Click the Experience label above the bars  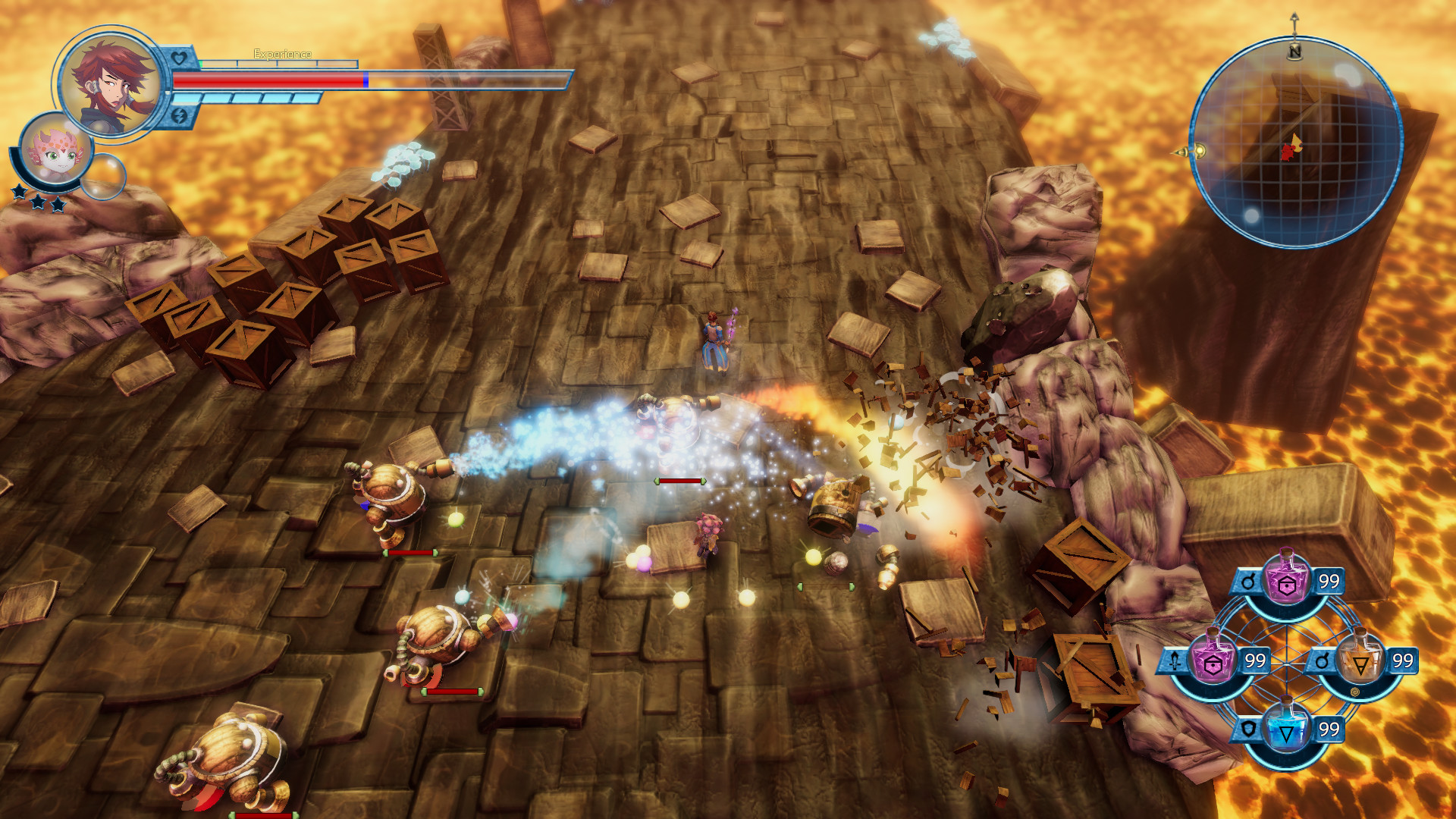281,54
